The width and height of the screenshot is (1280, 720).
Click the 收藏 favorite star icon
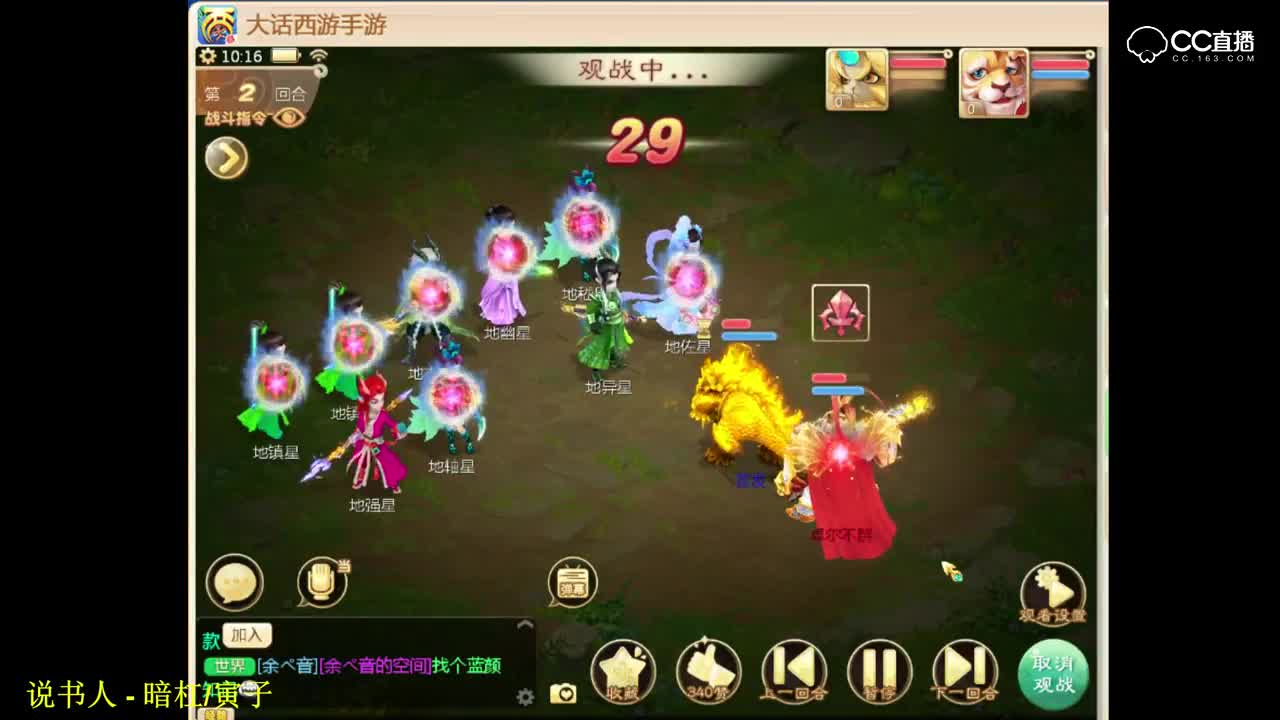pos(625,672)
